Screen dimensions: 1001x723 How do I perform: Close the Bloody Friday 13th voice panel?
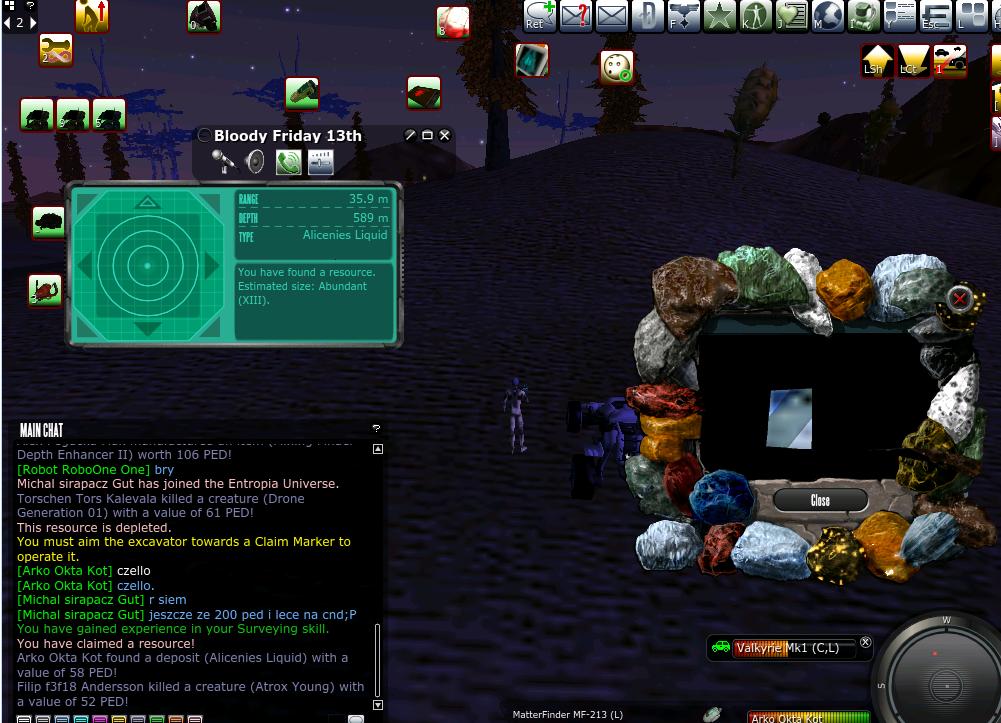(x=445, y=135)
